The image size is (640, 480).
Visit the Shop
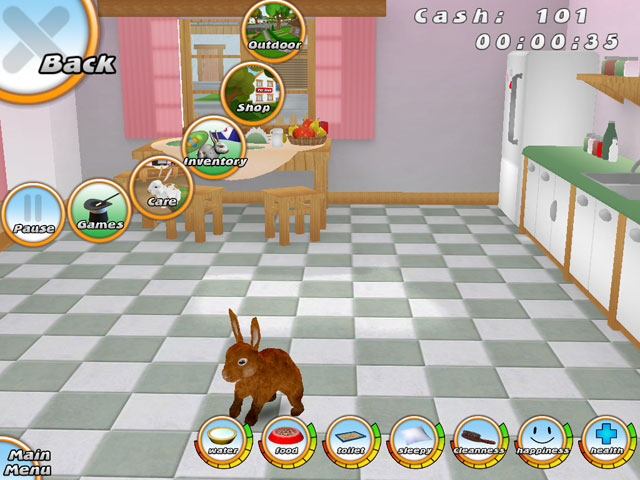tap(252, 91)
